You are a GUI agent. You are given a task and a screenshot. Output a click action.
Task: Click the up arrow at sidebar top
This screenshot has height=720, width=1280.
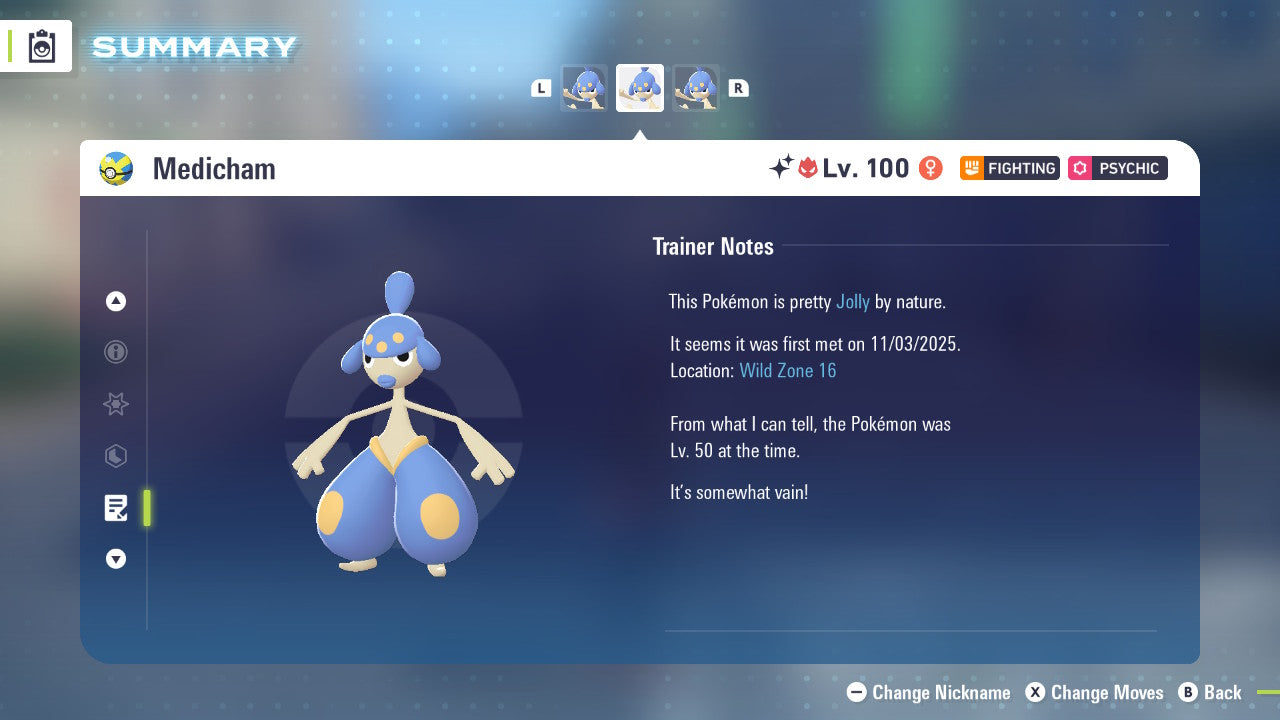pyautogui.click(x=116, y=301)
